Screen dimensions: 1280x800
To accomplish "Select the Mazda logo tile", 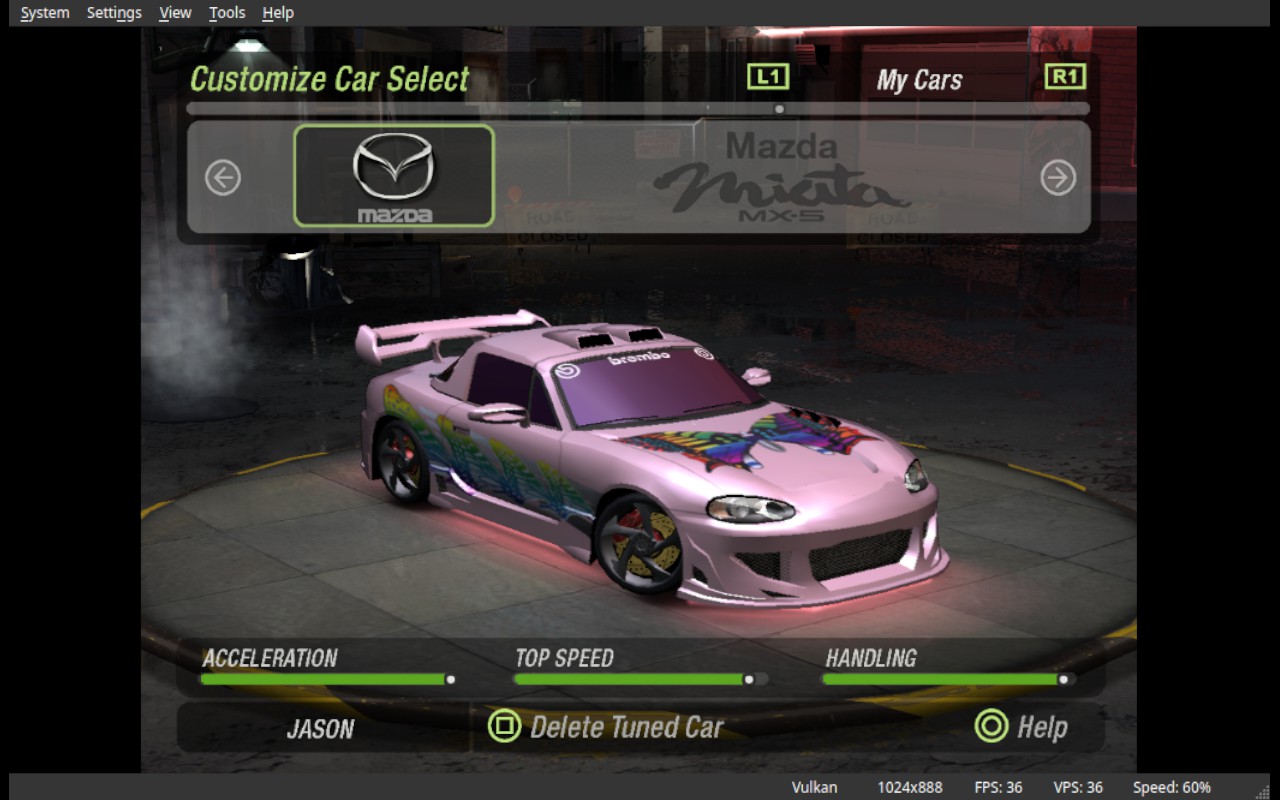I will click(394, 176).
